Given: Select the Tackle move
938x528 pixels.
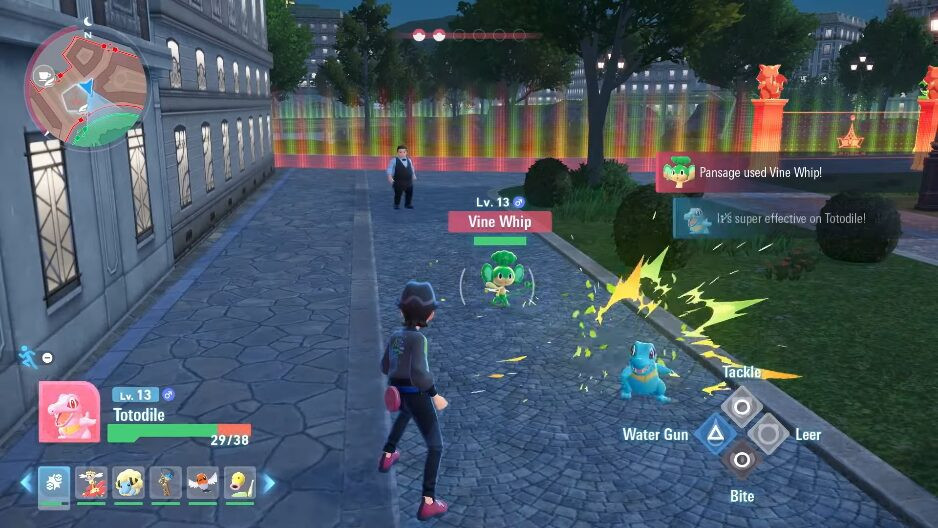Looking at the screenshot, I should (742, 406).
